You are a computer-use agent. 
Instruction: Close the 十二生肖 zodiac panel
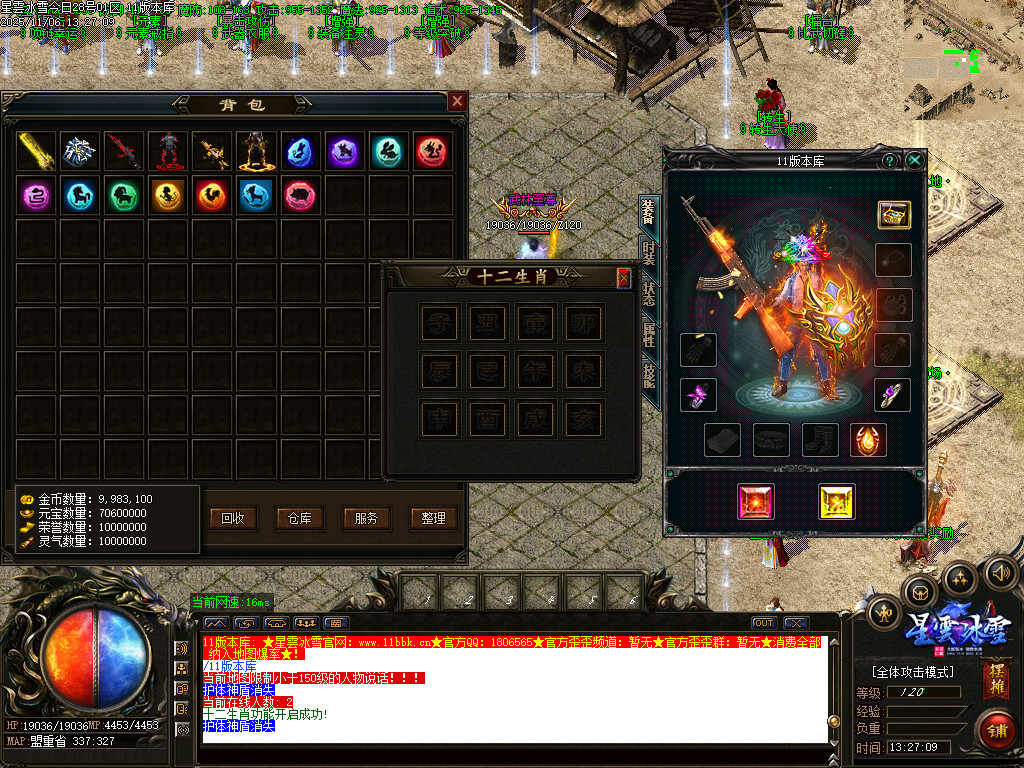[x=624, y=278]
